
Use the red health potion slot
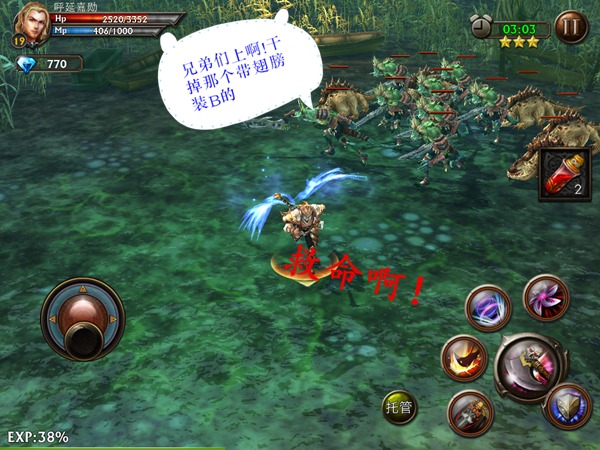564,174
